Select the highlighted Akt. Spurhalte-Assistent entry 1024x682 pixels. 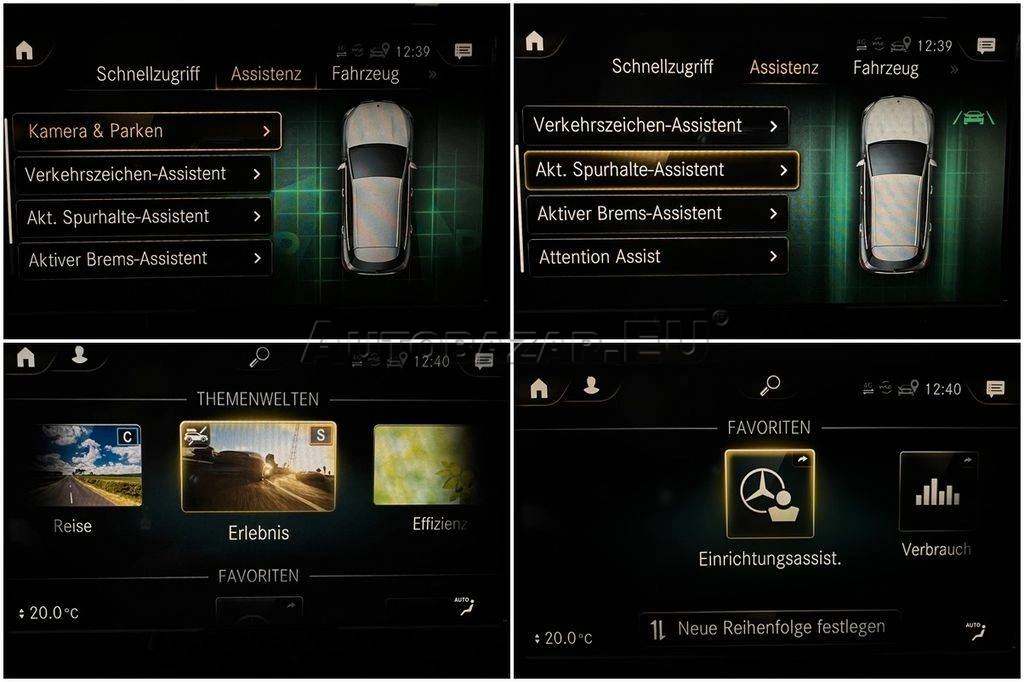661,170
